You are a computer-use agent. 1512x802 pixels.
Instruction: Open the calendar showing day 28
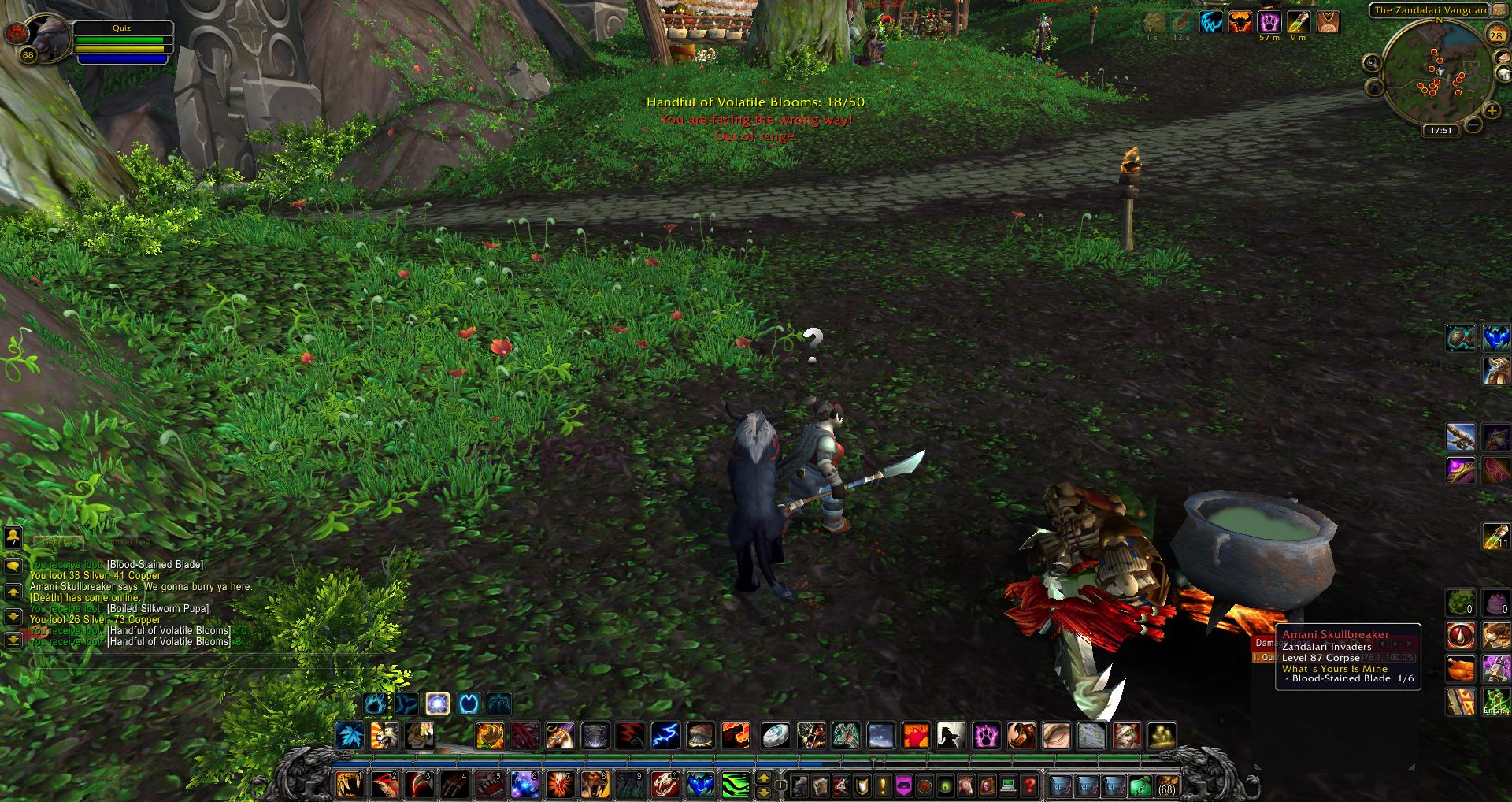tap(1495, 35)
